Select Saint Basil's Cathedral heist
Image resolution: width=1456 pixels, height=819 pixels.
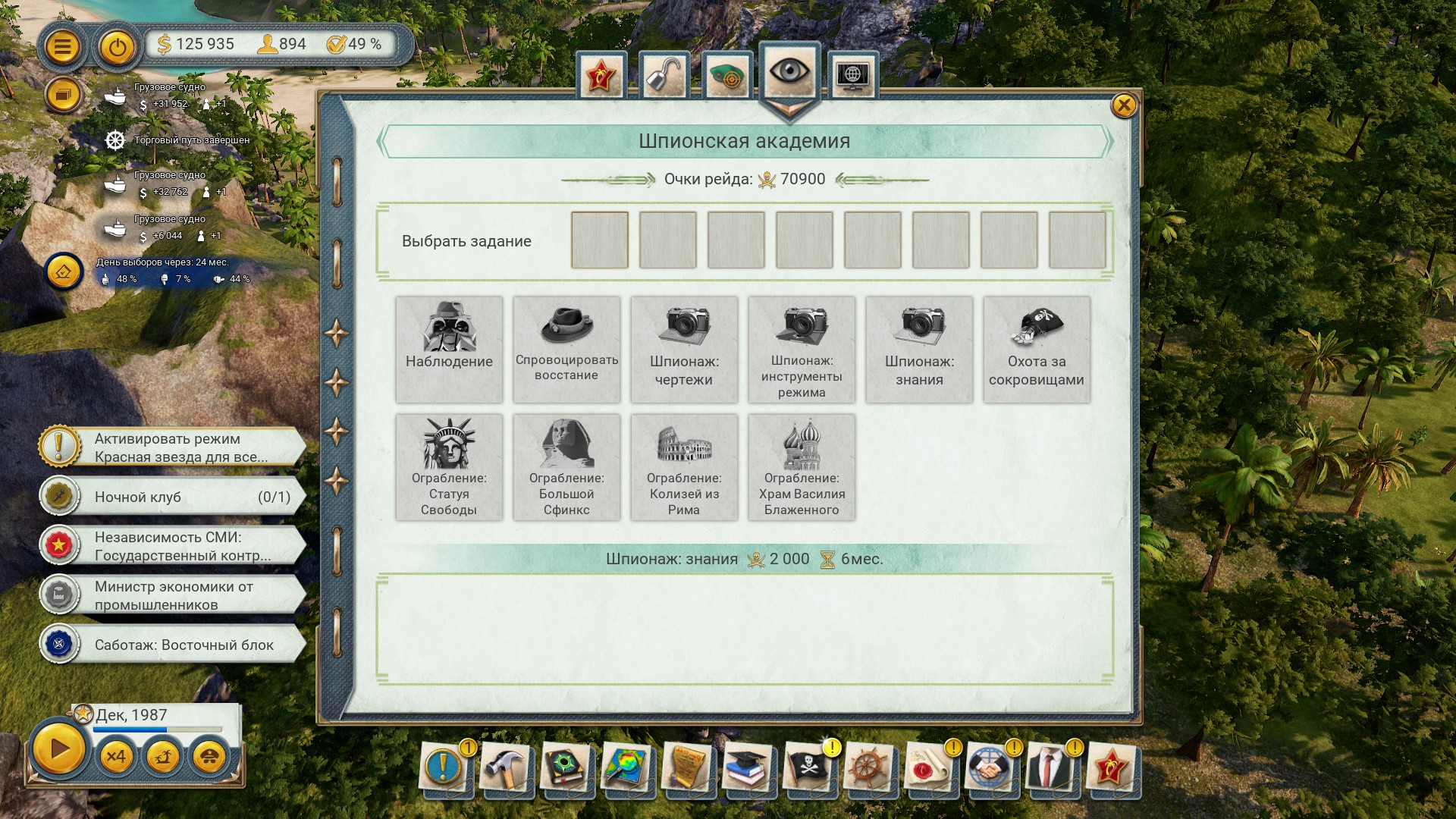point(802,466)
